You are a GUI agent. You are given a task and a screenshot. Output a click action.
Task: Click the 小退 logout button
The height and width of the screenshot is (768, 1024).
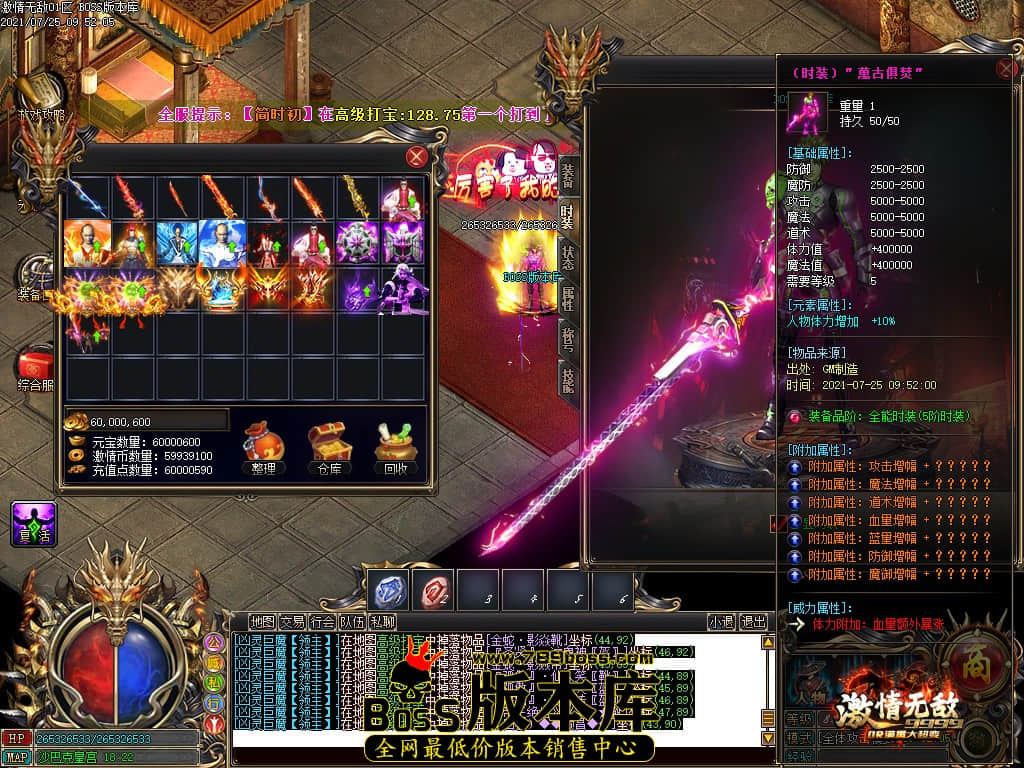[722, 622]
